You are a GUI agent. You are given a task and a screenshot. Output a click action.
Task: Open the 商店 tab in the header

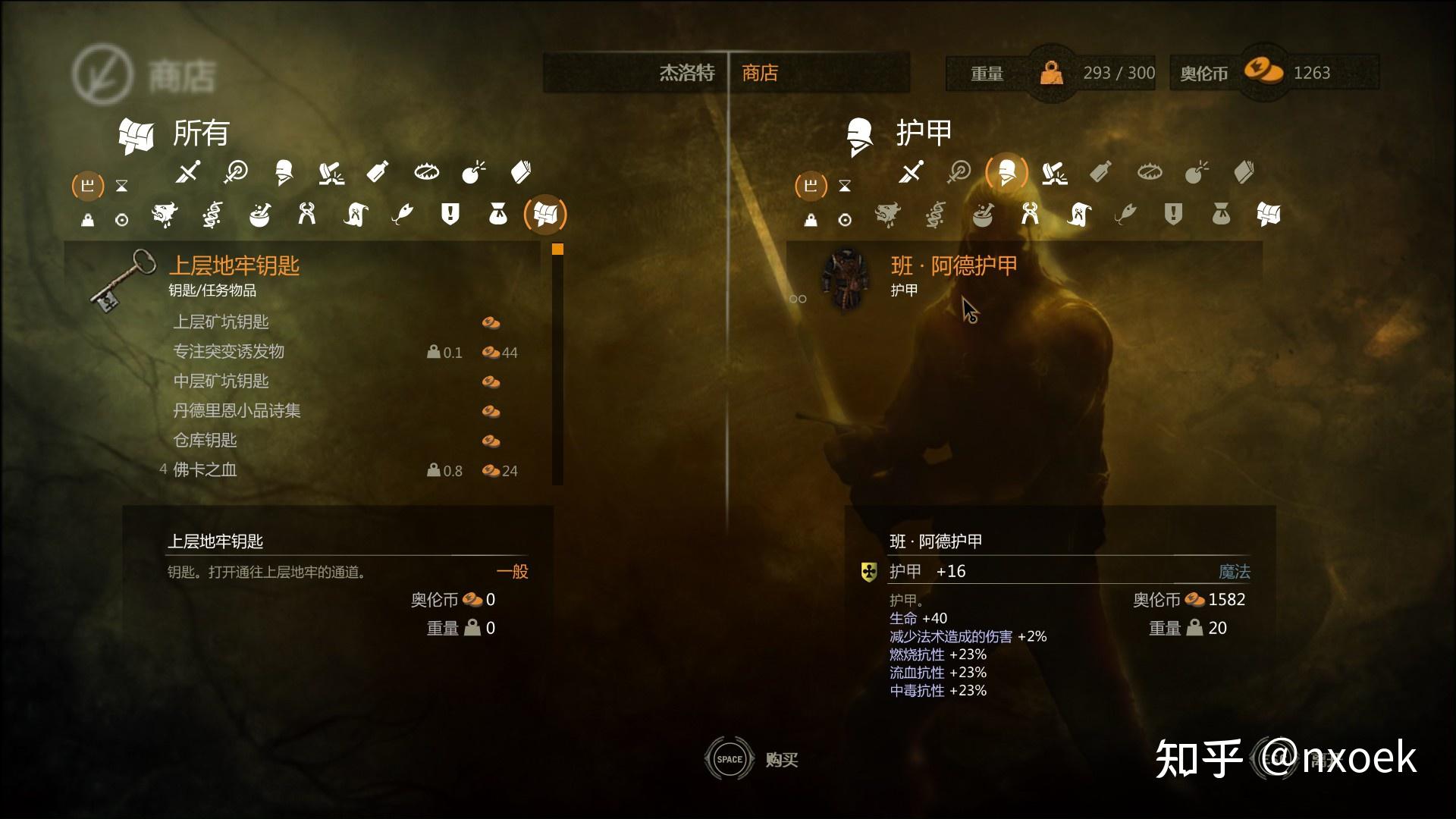(760, 73)
